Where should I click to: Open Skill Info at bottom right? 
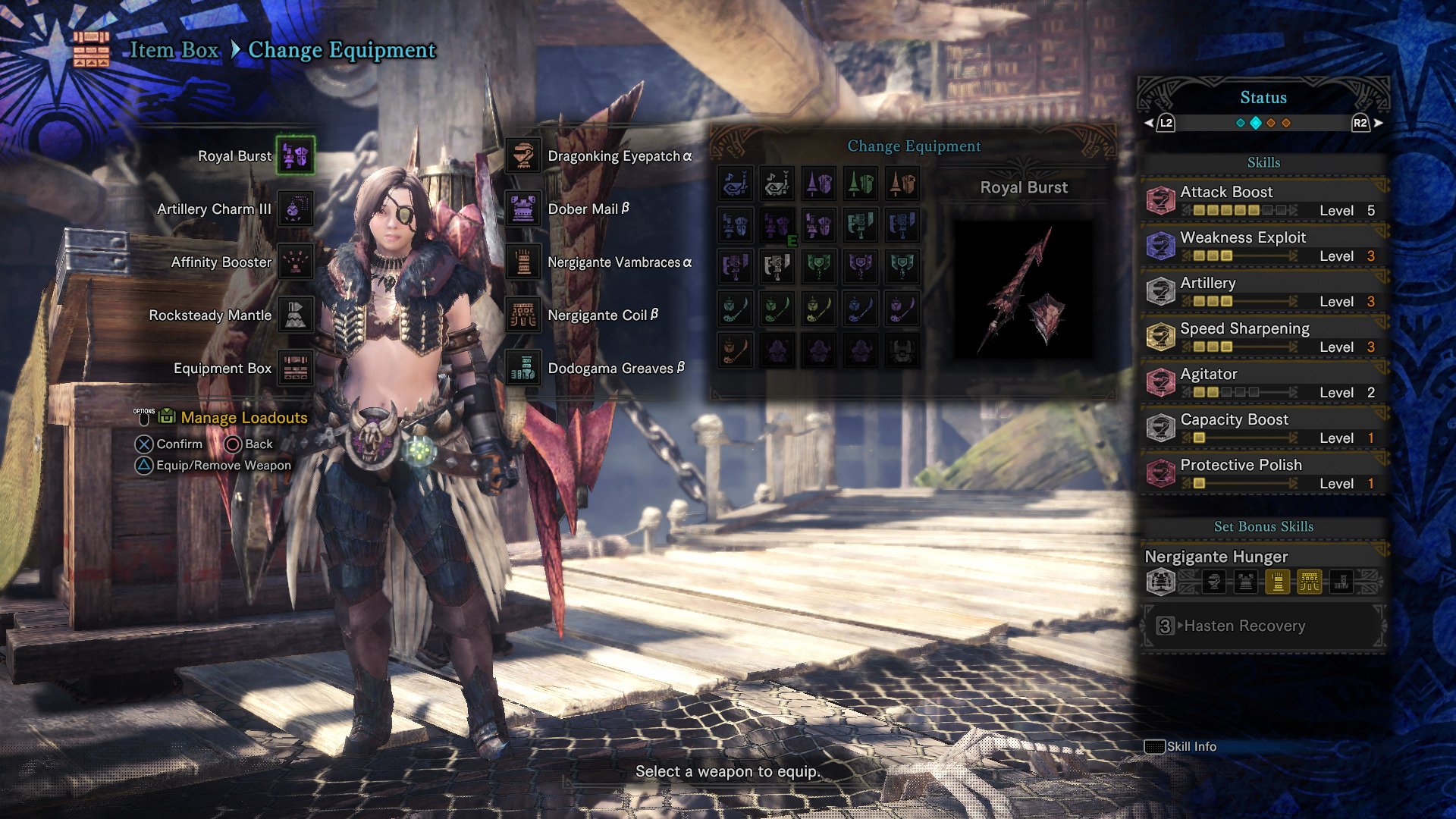pyautogui.click(x=1183, y=746)
